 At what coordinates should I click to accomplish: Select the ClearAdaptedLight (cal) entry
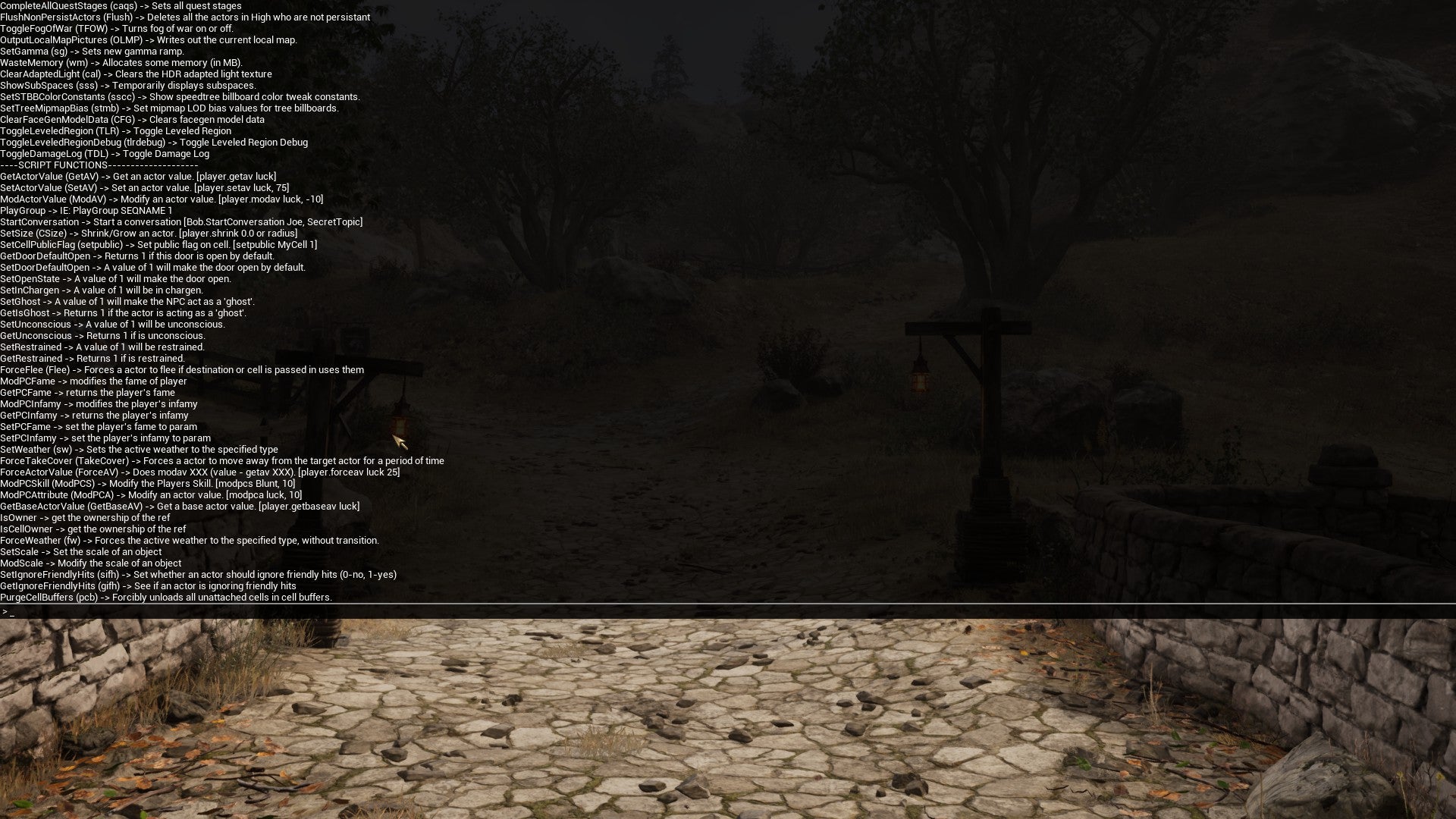point(136,74)
